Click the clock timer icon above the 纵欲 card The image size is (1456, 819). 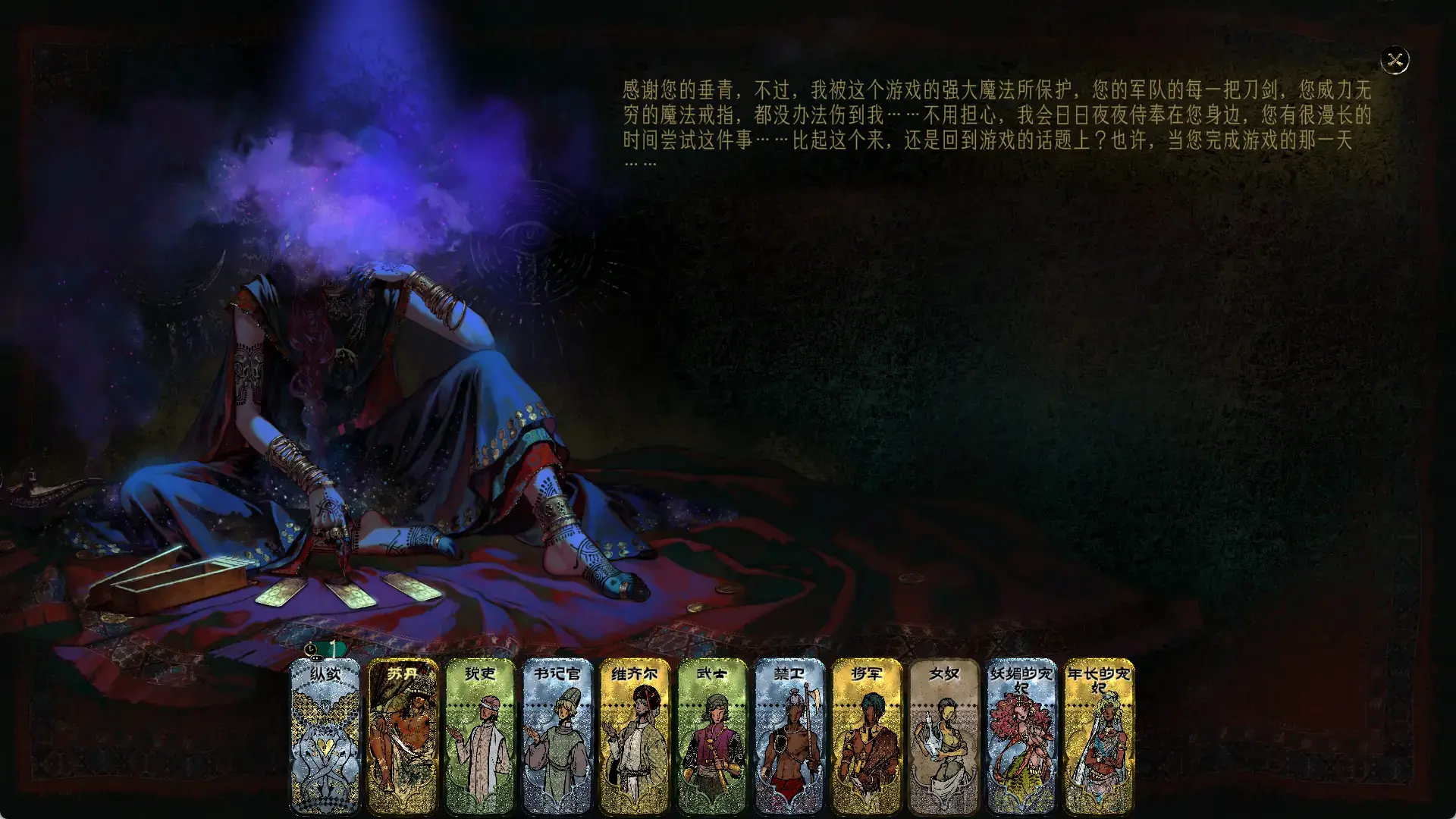(x=312, y=650)
